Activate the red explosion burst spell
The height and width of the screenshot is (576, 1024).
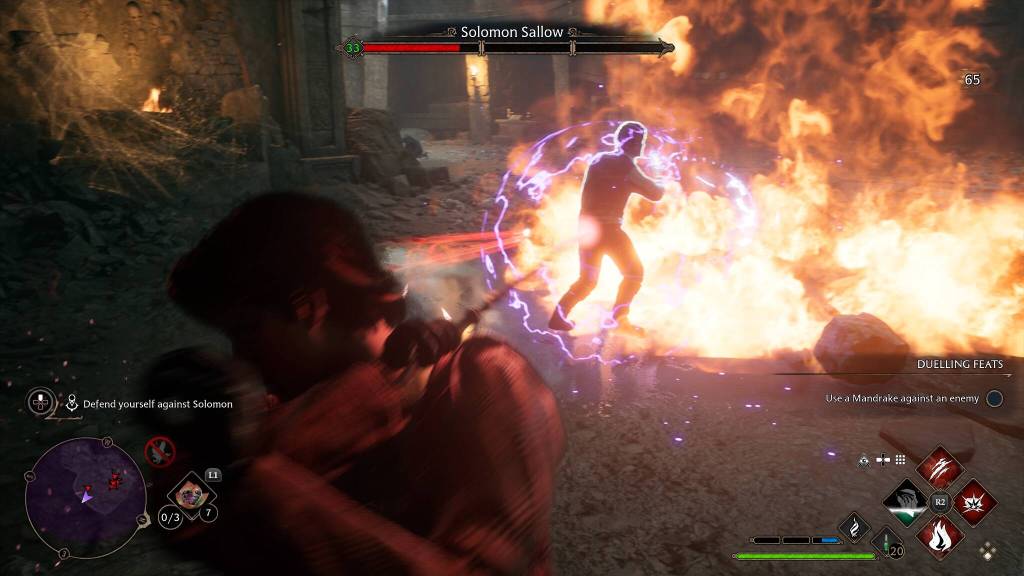(974, 501)
